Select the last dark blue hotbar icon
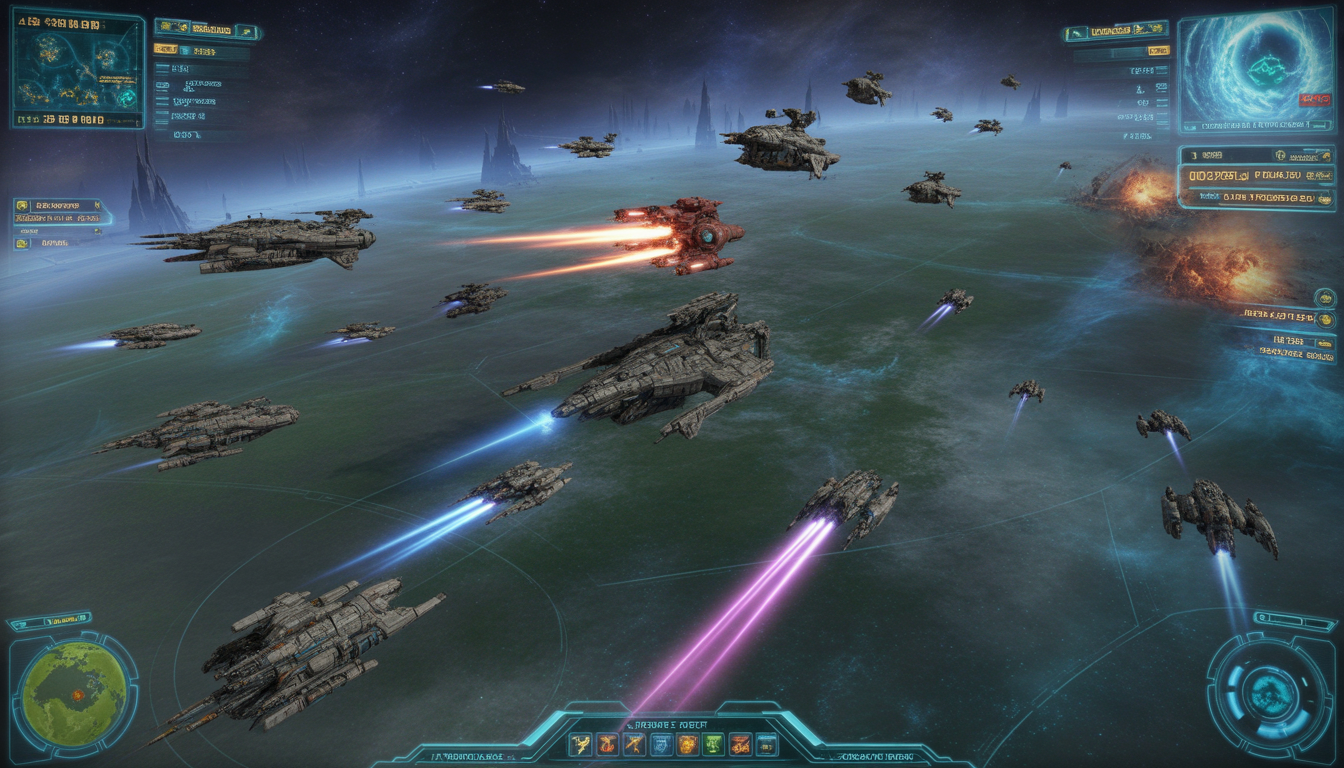Image resolution: width=1344 pixels, height=768 pixels. (767, 744)
